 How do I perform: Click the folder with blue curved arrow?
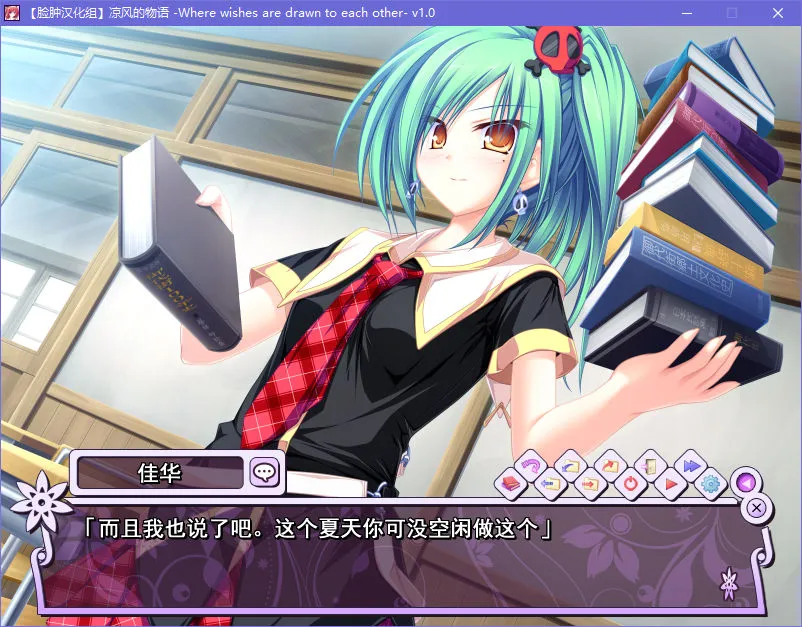coord(571,465)
